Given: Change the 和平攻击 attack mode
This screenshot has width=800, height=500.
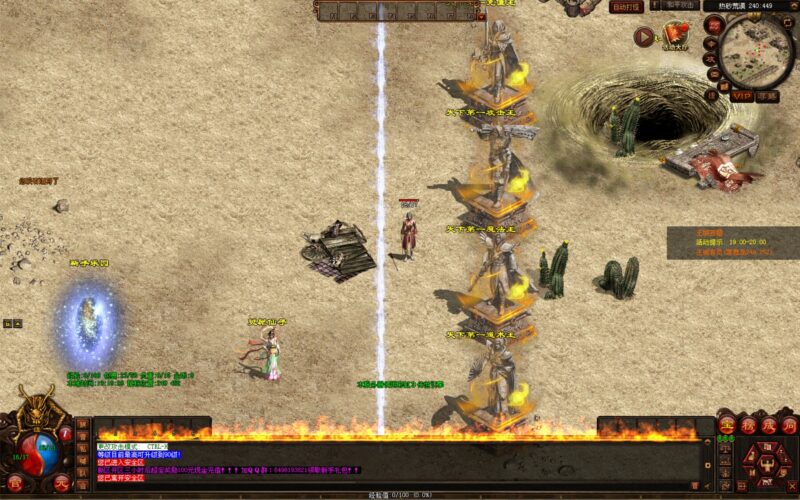Looking at the screenshot, I should coord(680,6).
